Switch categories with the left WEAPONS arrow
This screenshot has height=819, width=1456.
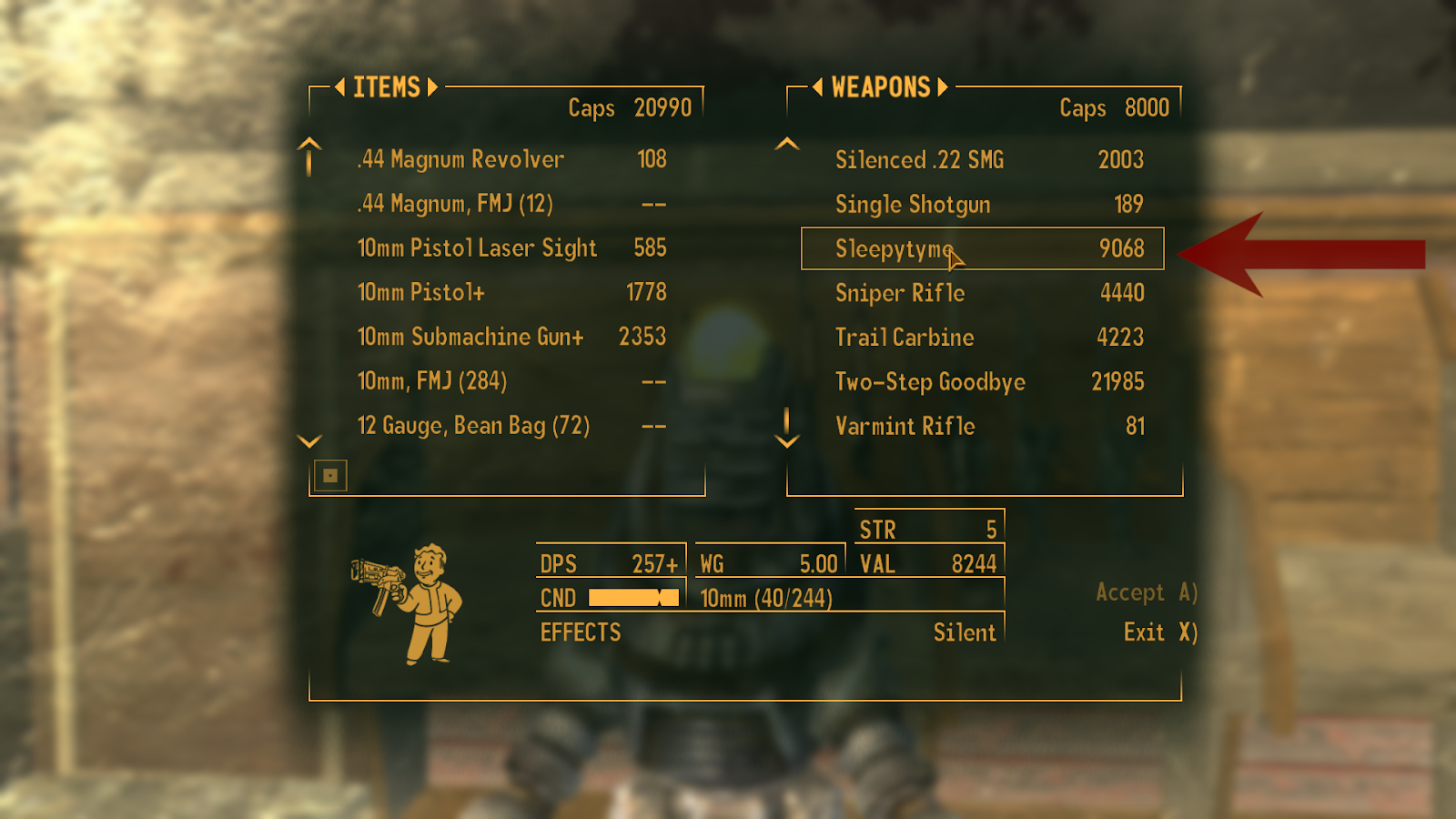coord(817,87)
